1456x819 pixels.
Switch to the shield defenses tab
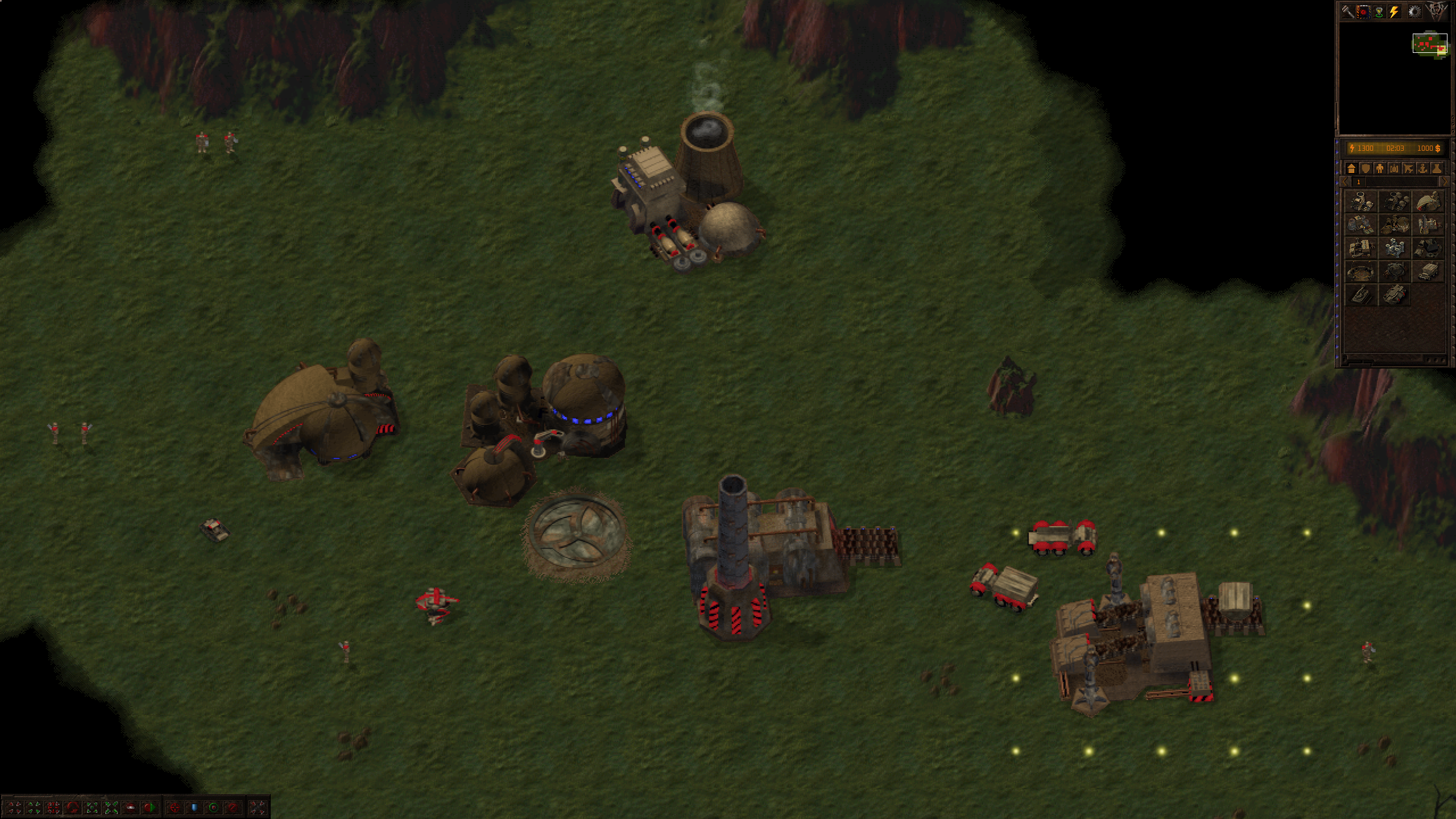[x=1365, y=168]
